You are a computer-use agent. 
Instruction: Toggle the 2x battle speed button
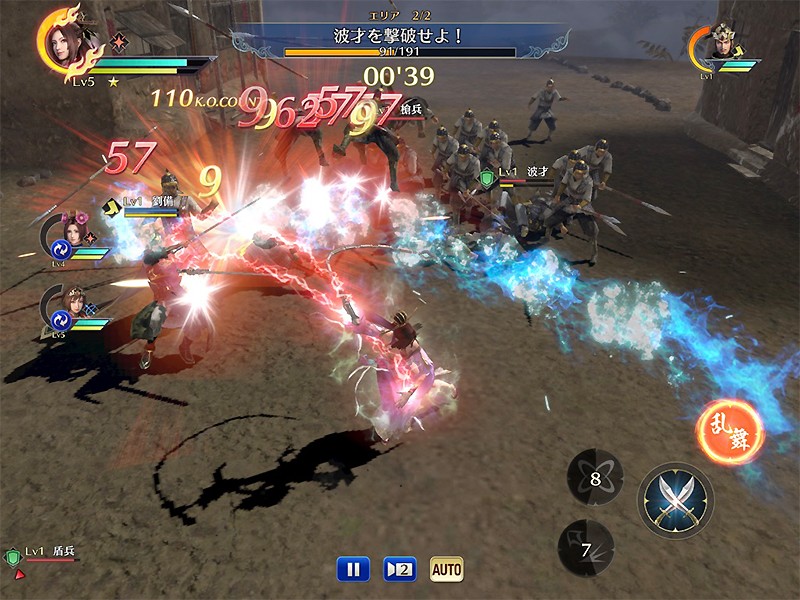click(399, 569)
